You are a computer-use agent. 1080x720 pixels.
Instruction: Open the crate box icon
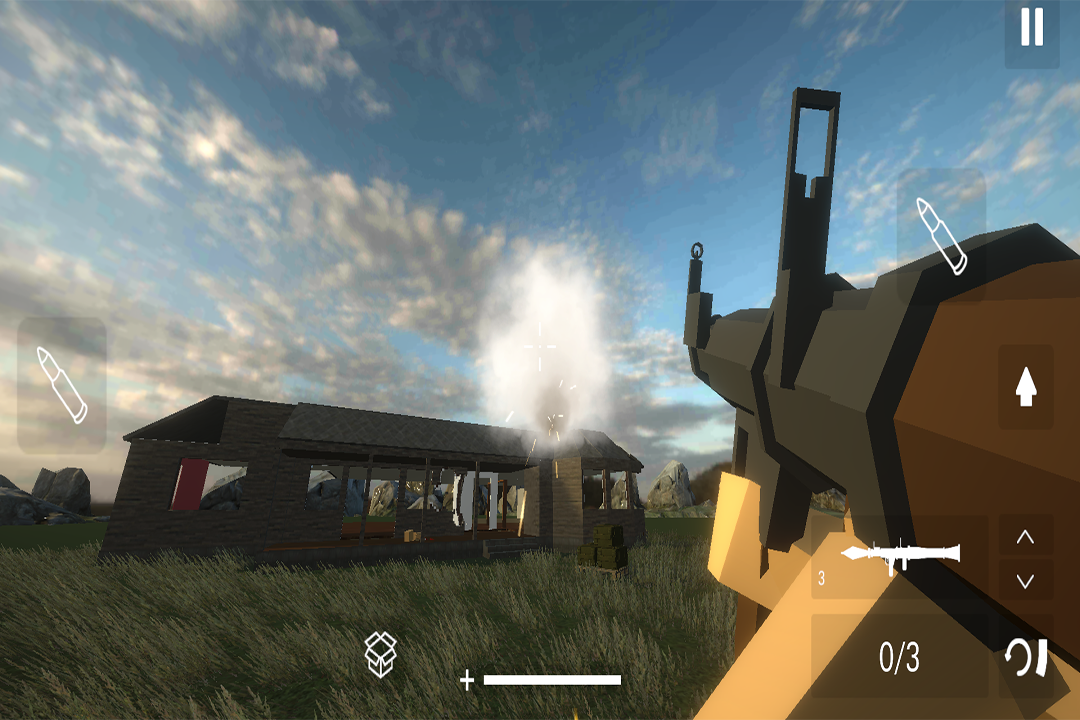[380, 654]
